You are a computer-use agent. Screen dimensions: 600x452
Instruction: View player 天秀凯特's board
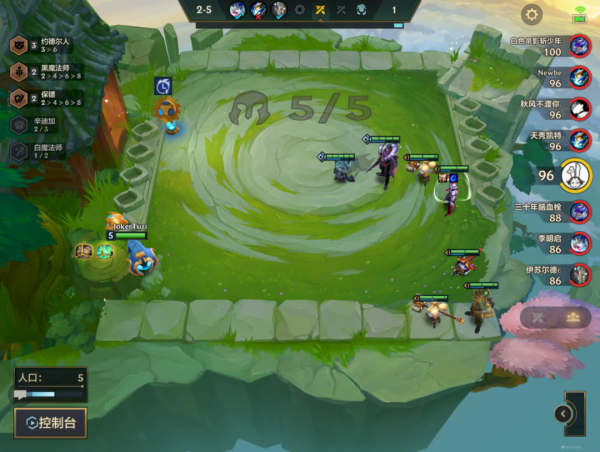tap(579, 140)
